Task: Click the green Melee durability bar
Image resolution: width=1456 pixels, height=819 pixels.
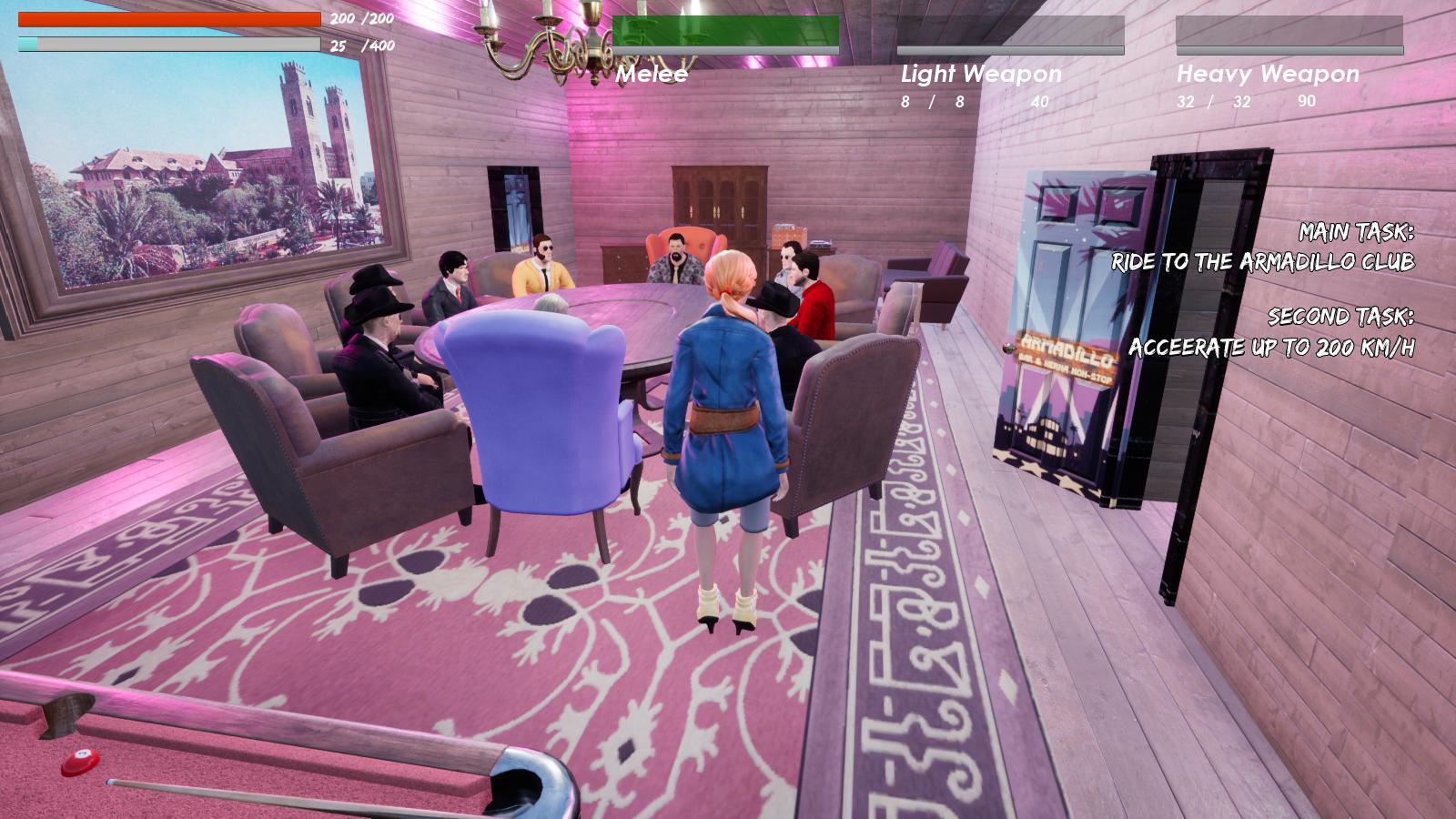Action: coord(726,27)
